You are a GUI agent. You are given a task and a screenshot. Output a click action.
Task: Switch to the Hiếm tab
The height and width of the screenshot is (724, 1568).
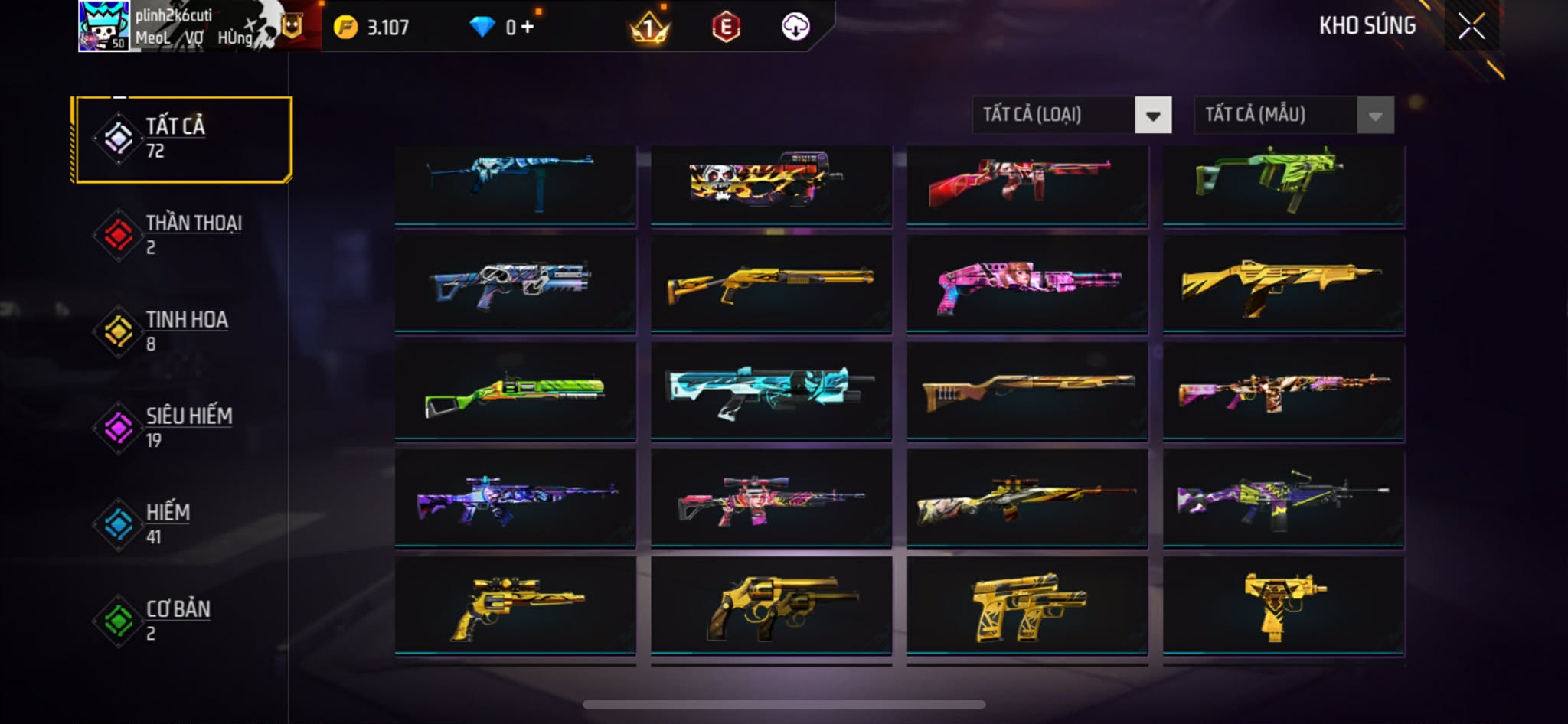tap(183, 524)
